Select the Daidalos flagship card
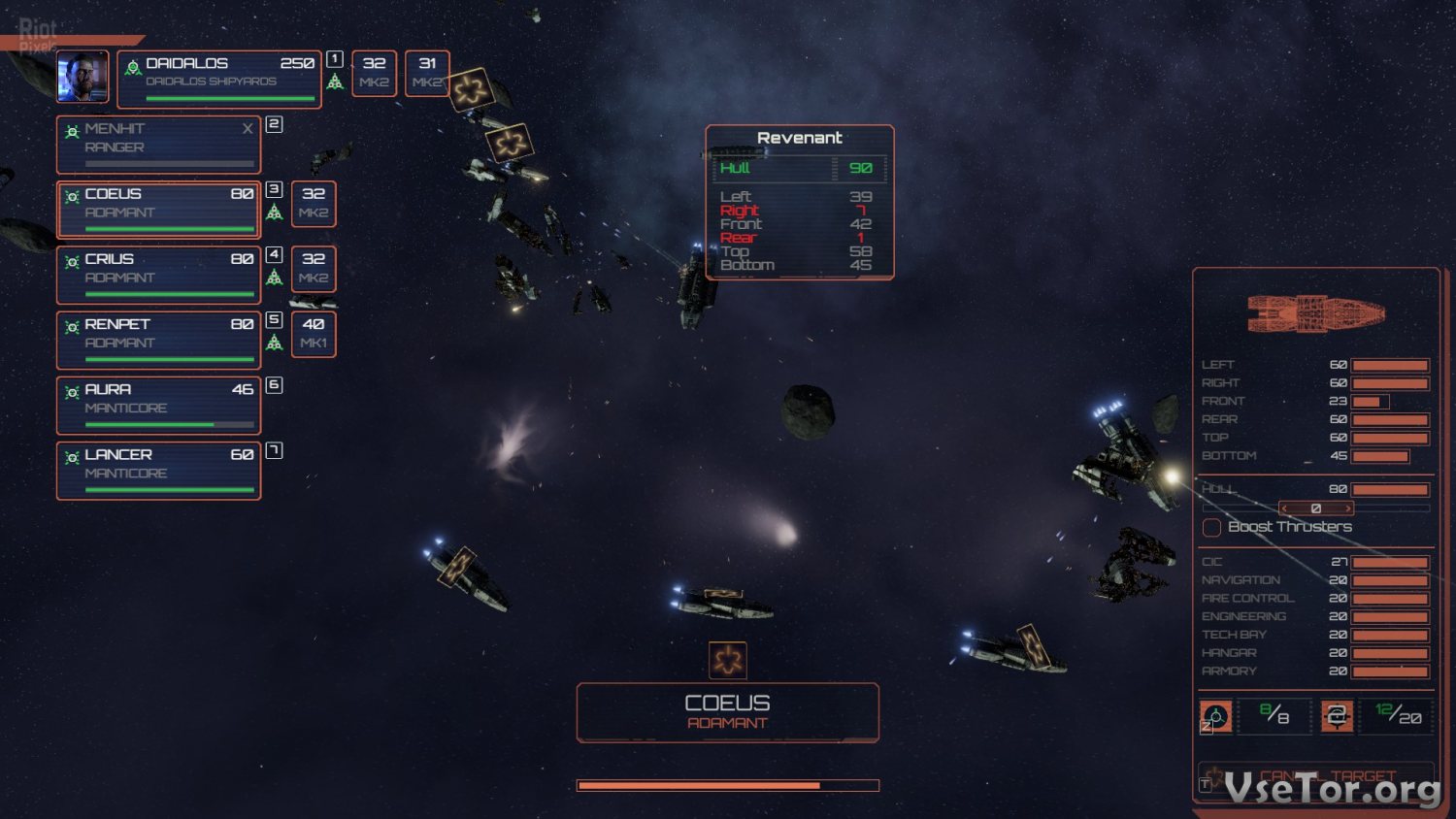The image size is (1456, 819). (219, 79)
